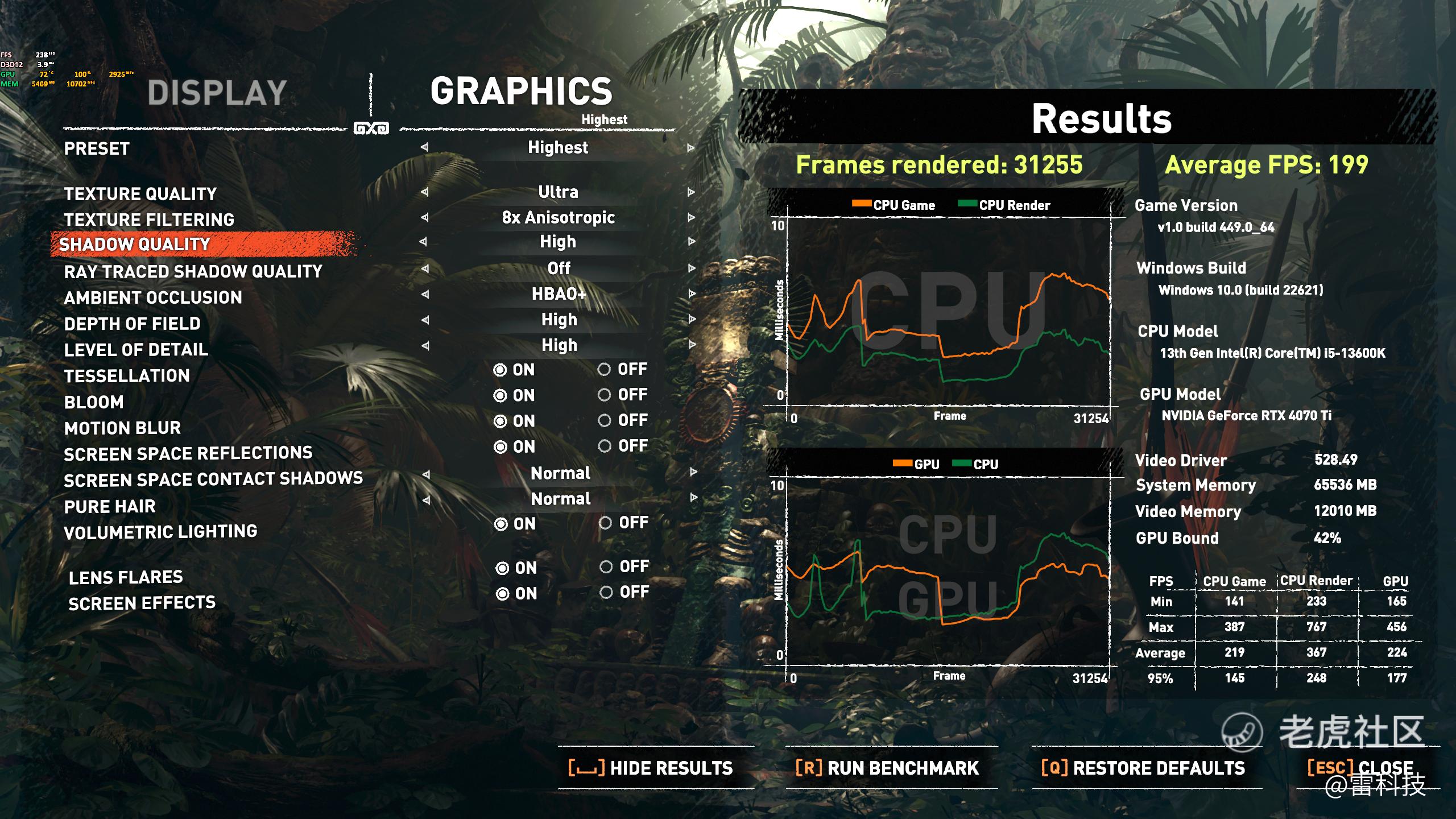Hide the benchmark results panel
Viewport: 1456px width, 819px height.
651,768
